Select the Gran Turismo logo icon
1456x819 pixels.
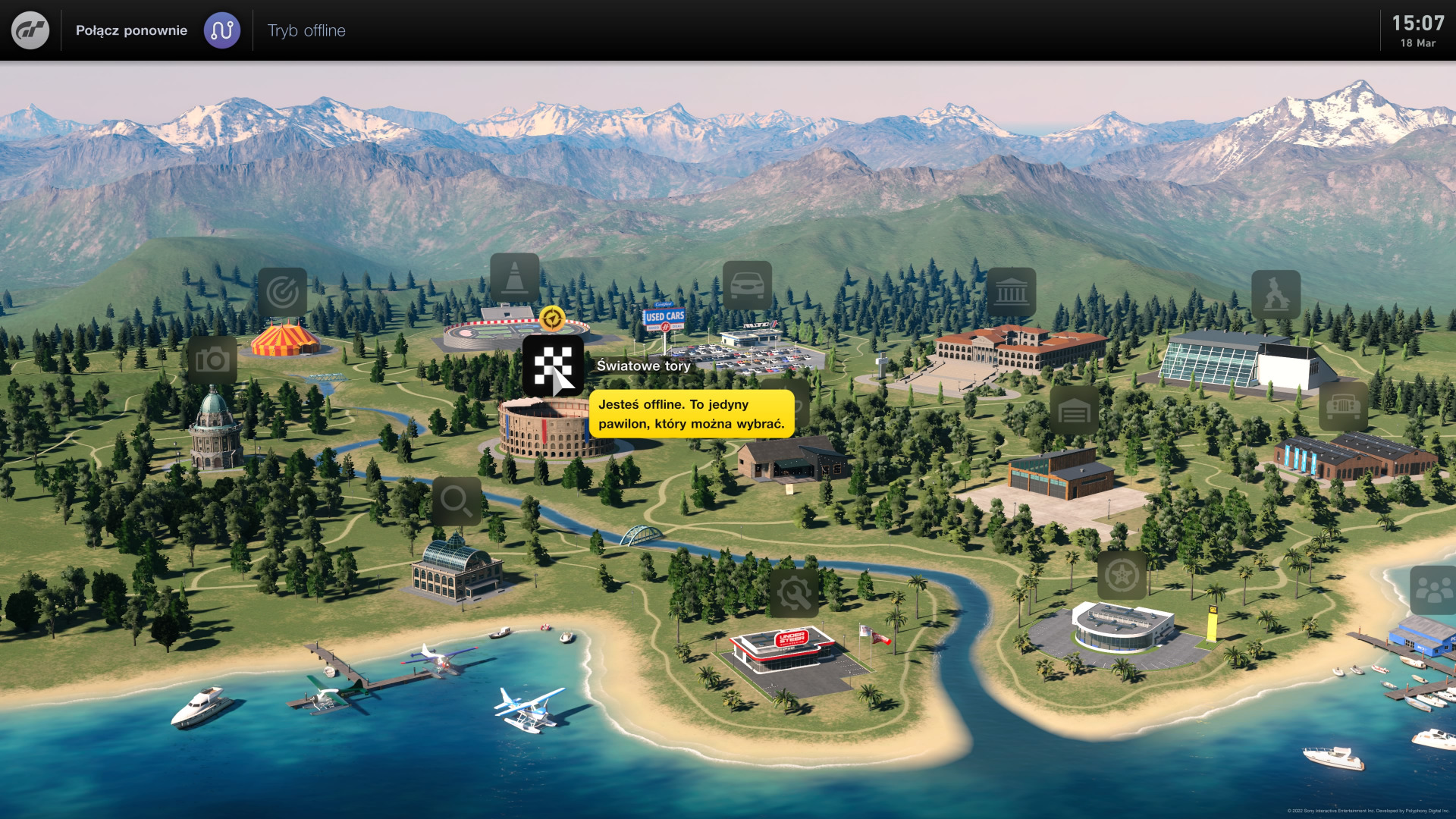tap(30, 30)
